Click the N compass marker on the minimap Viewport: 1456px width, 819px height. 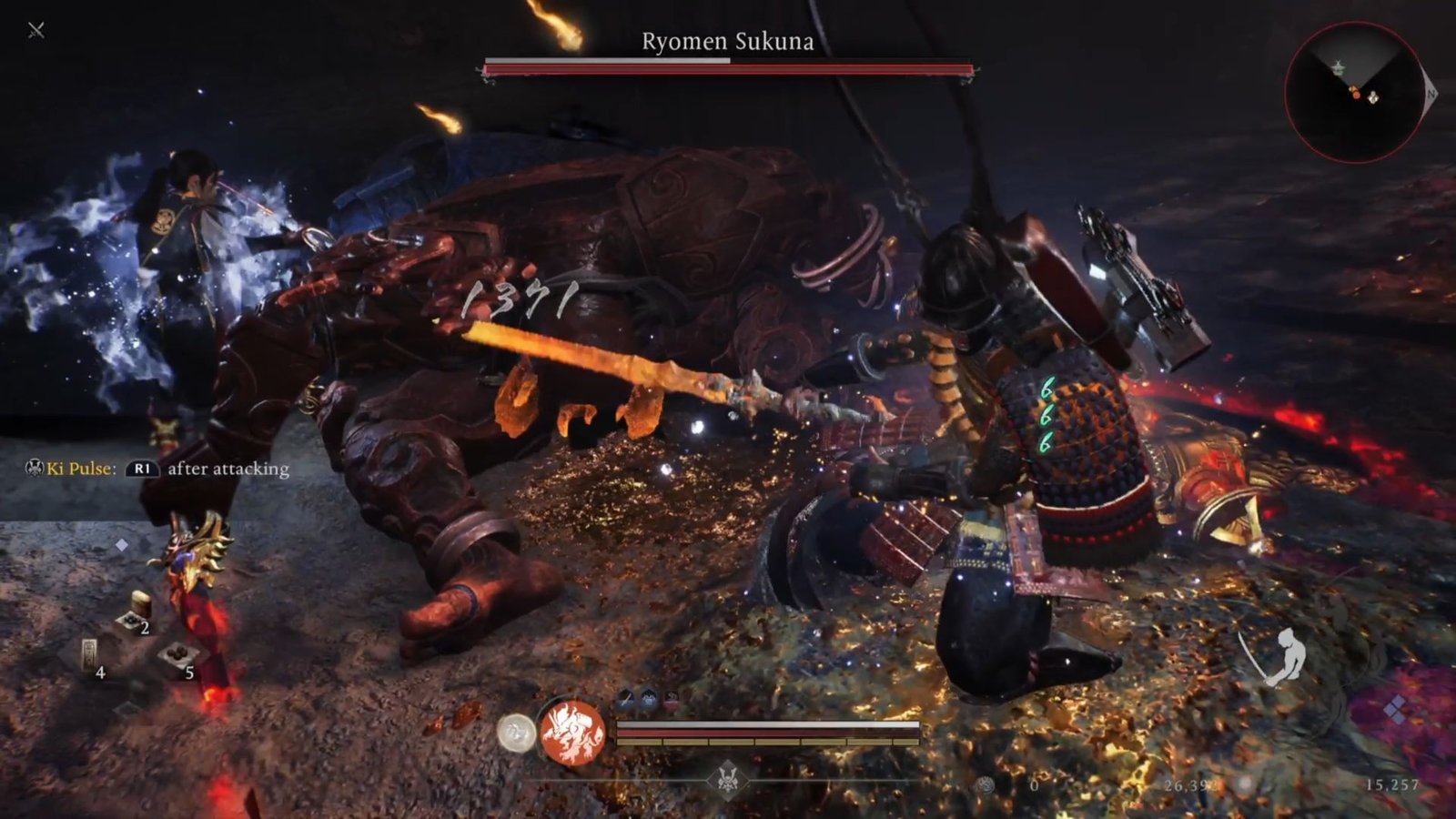click(x=1431, y=94)
